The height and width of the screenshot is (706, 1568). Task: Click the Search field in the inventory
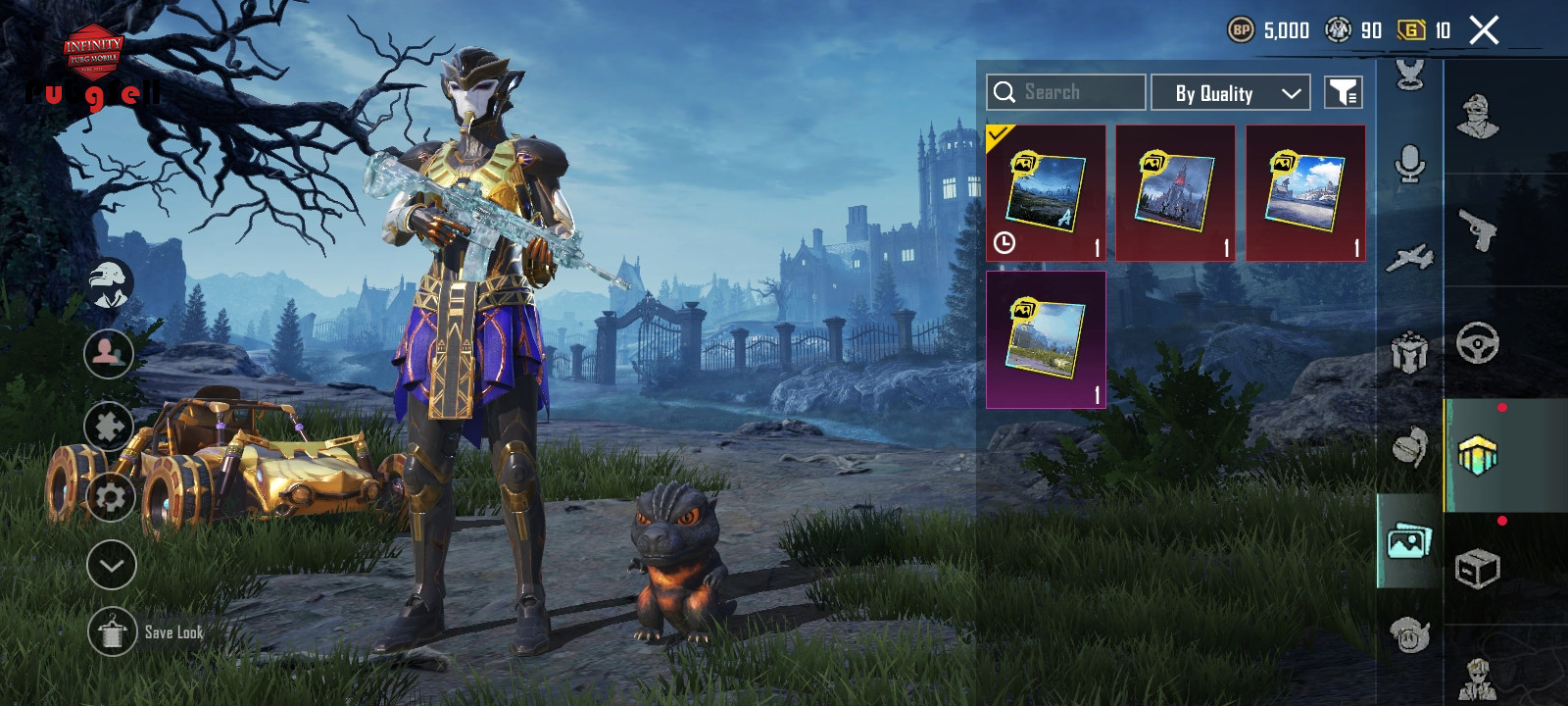(x=1065, y=92)
